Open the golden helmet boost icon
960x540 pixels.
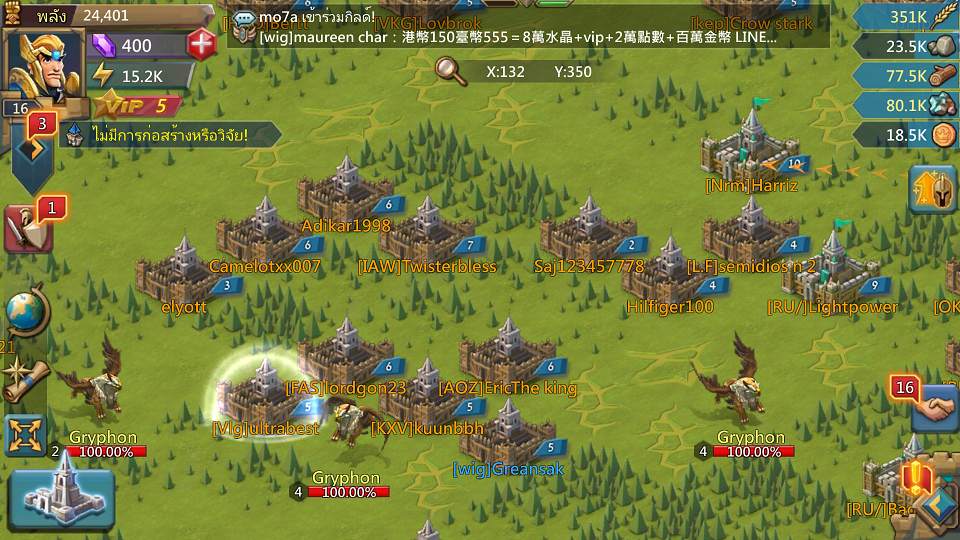pyautogui.click(x=932, y=190)
